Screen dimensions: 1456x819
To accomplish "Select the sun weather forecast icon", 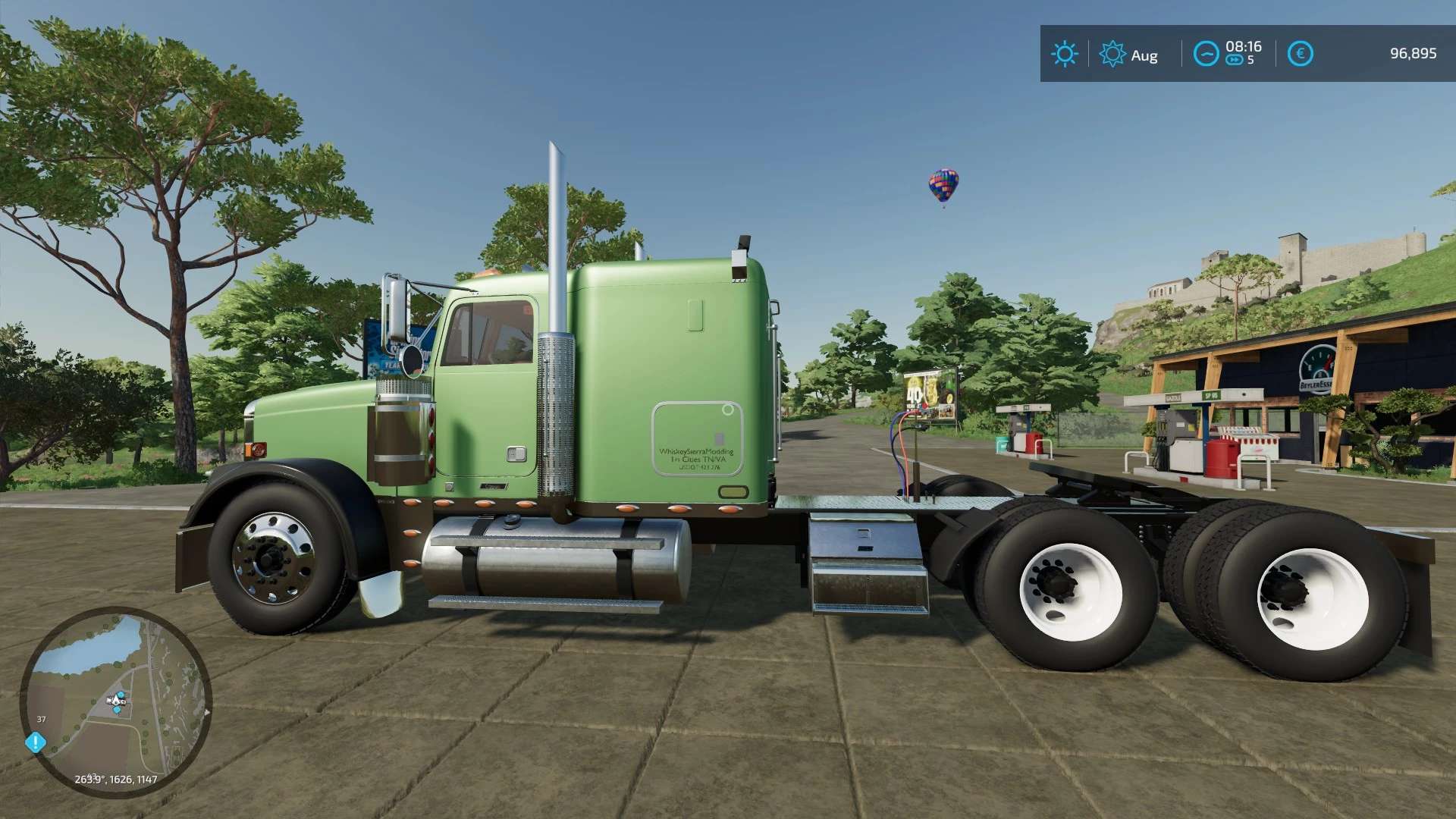I will 1064,54.
